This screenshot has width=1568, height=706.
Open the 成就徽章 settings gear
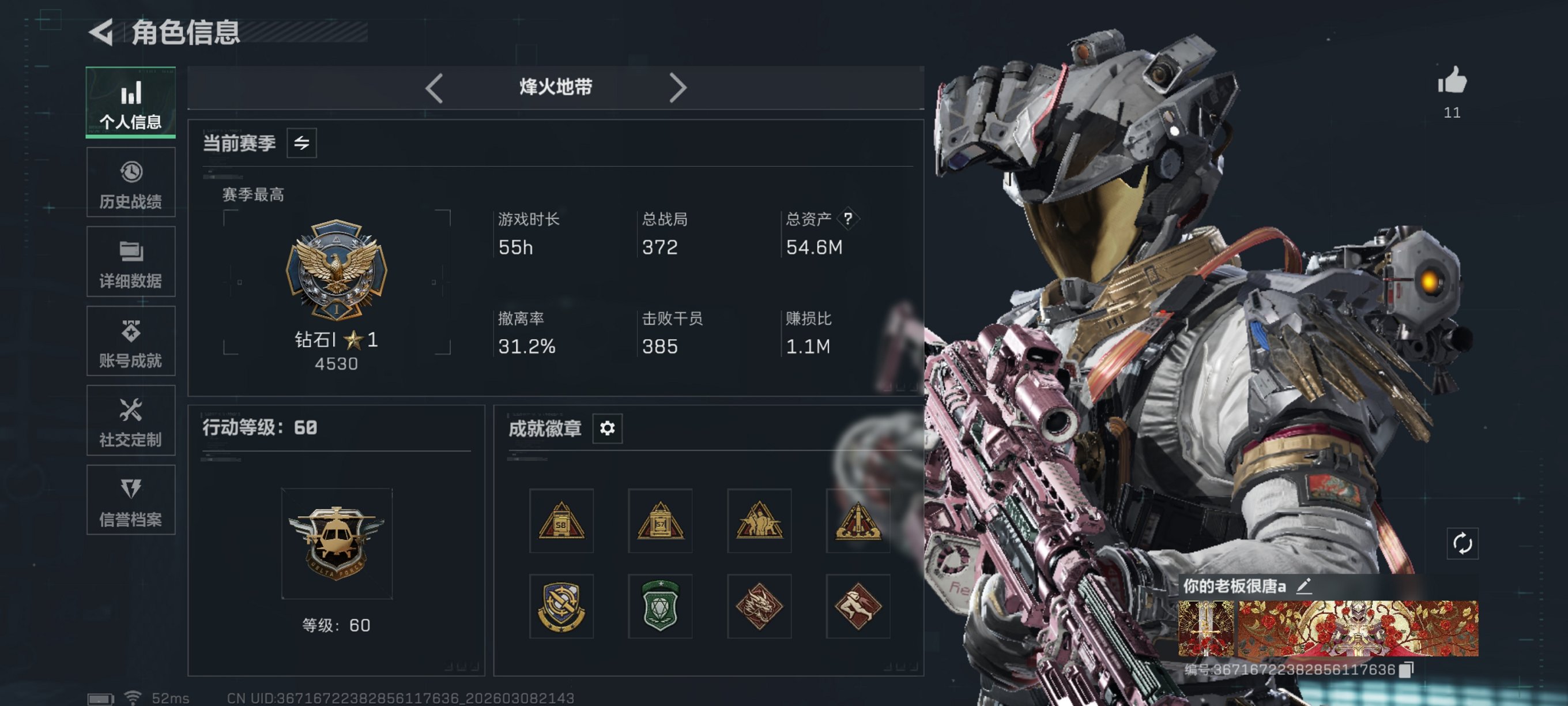pyautogui.click(x=606, y=428)
